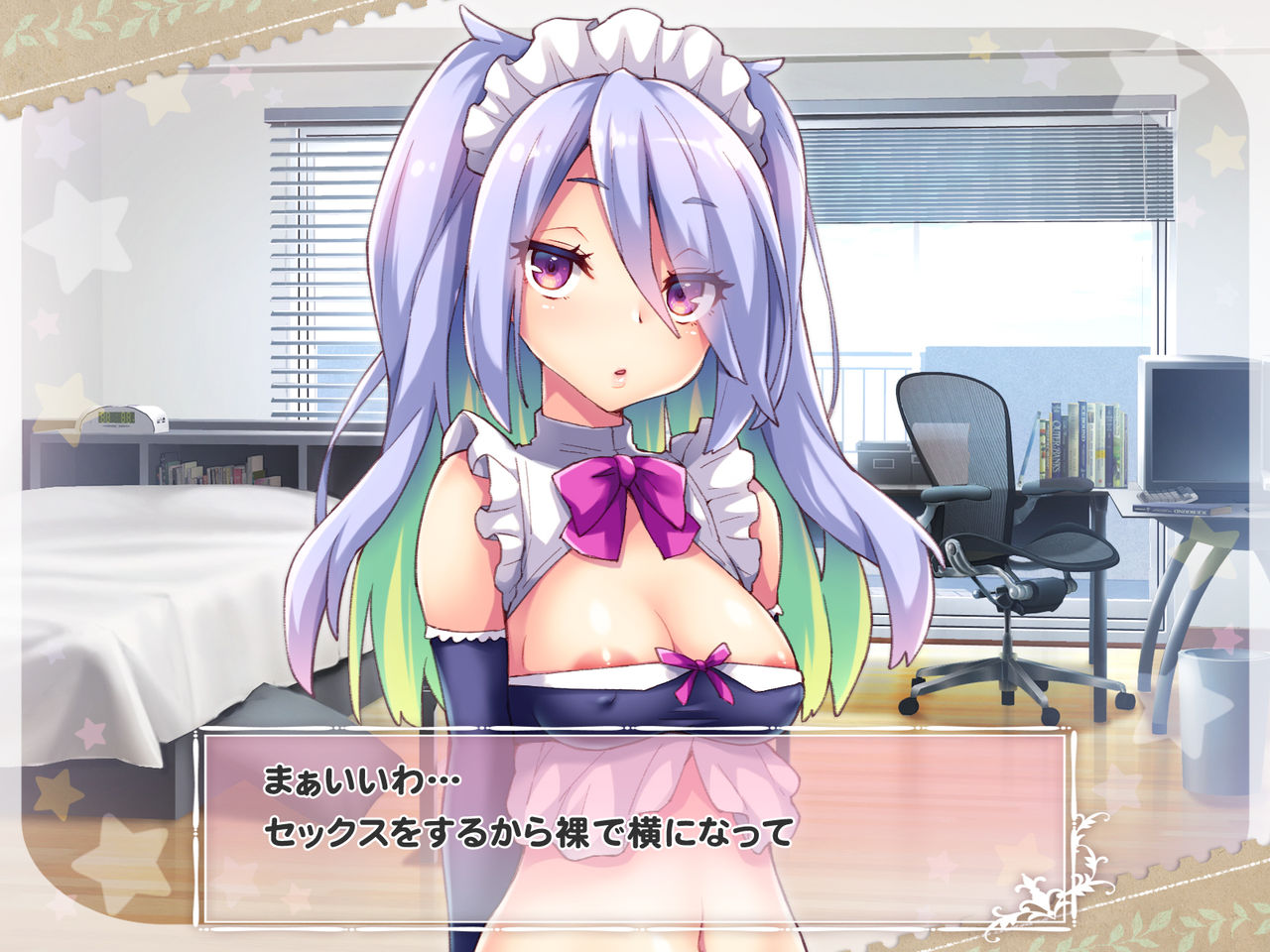Click the printer on the shelf

click(x=883, y=456)
